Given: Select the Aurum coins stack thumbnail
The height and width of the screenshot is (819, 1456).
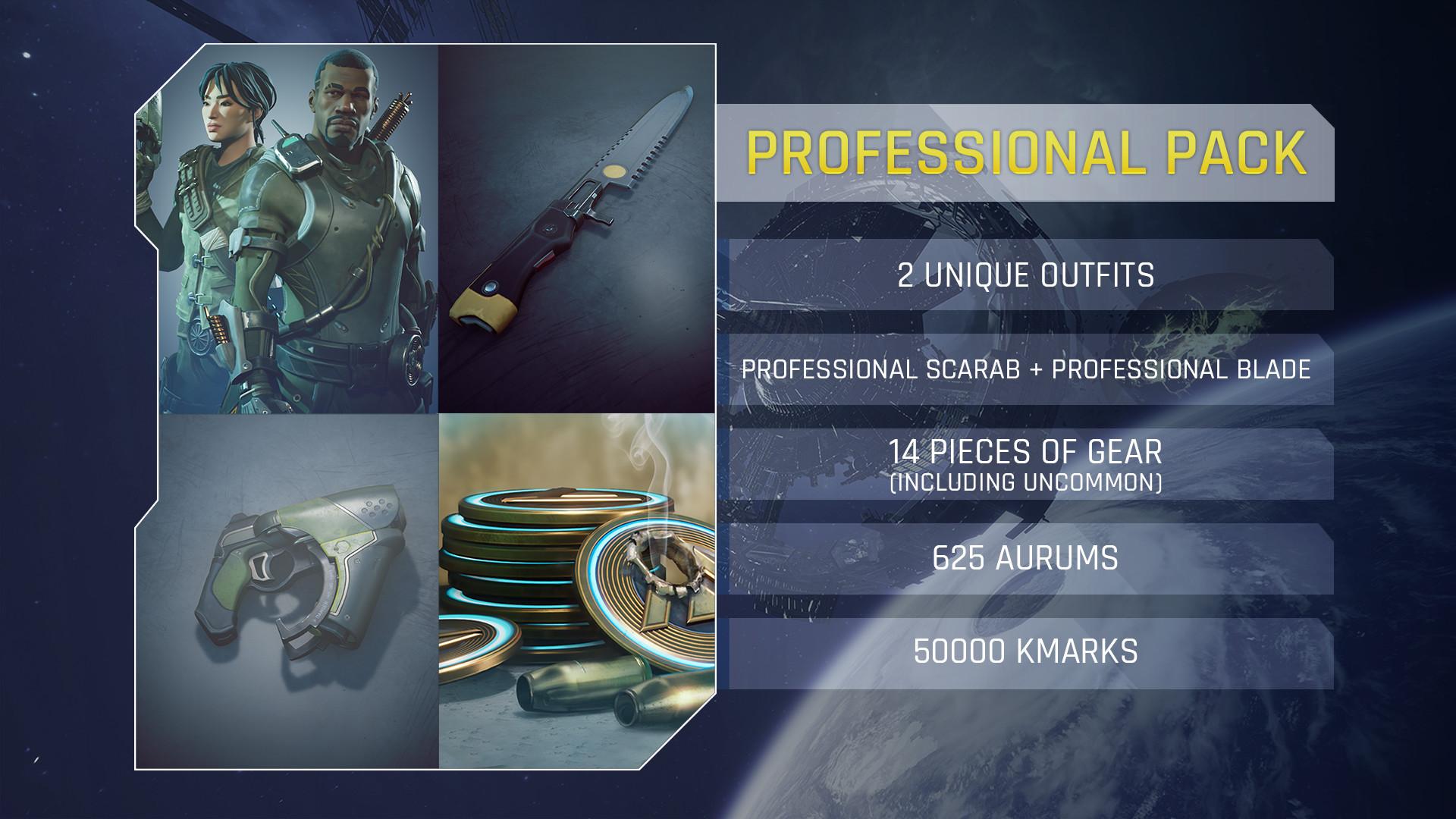Looking at the screenshot, I should tap(576, 591).
